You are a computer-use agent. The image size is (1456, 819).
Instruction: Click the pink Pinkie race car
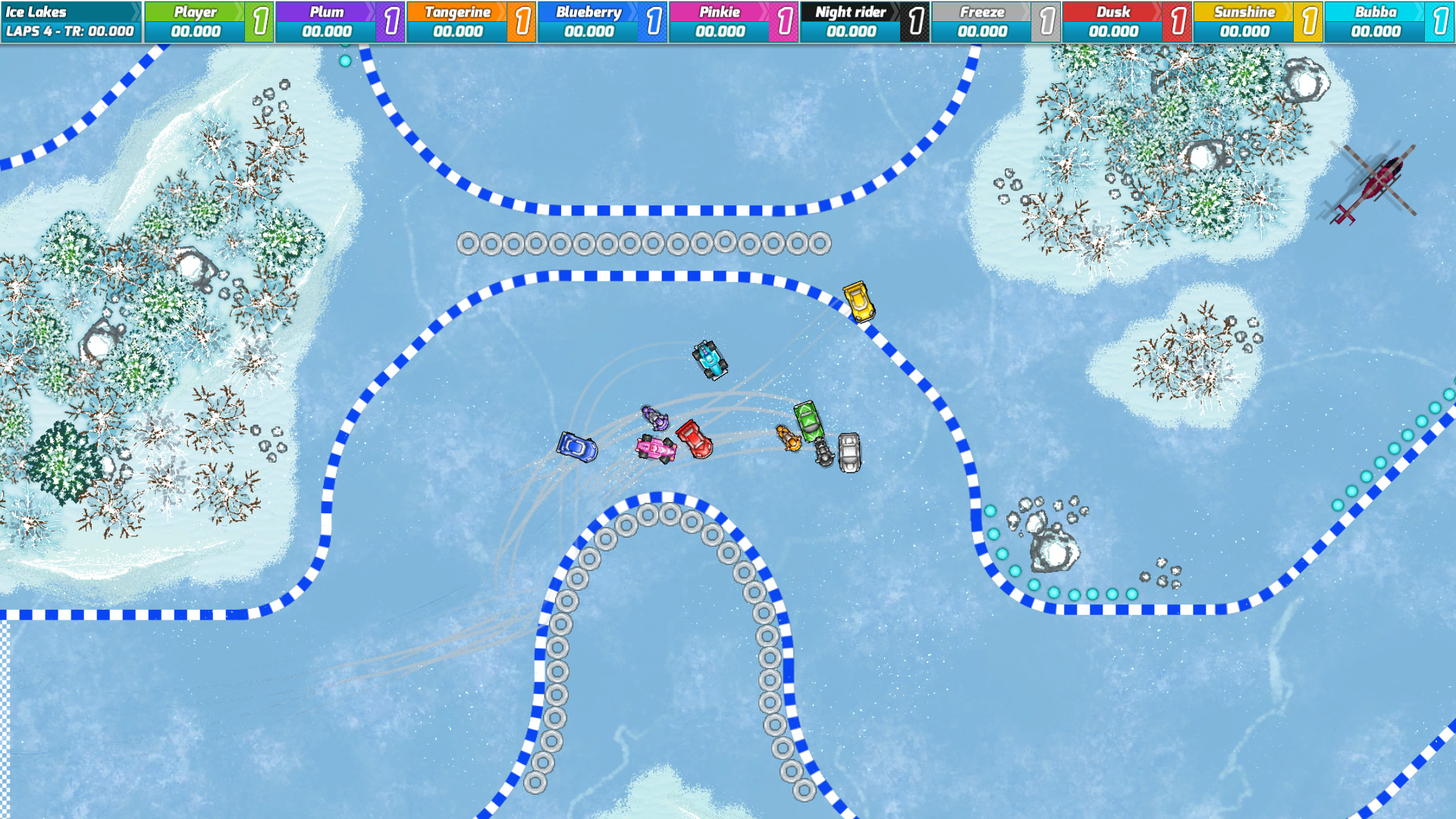click(x=656, y=449)
